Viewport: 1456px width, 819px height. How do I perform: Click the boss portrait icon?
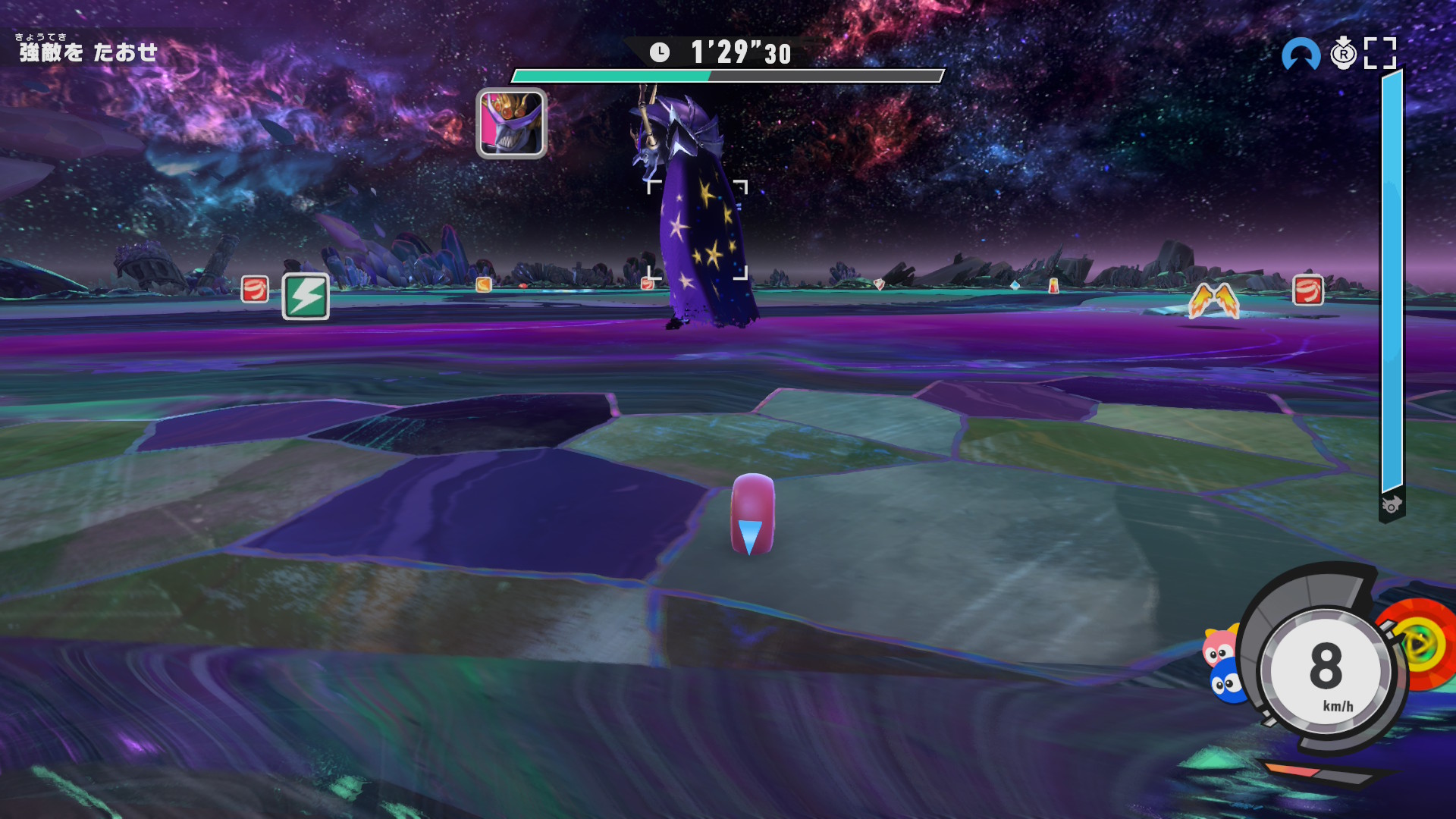click(x=511, y=124)
